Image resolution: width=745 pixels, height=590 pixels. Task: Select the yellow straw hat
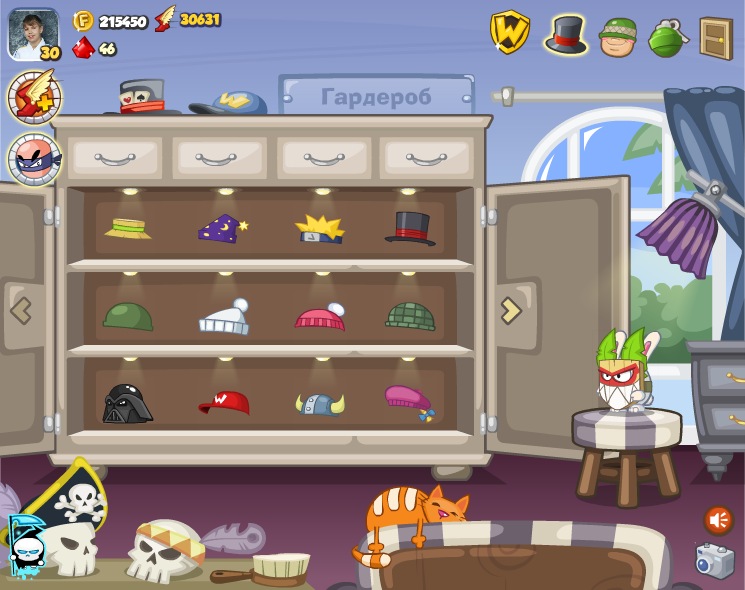pyautogui.click(x=128, y=227)
